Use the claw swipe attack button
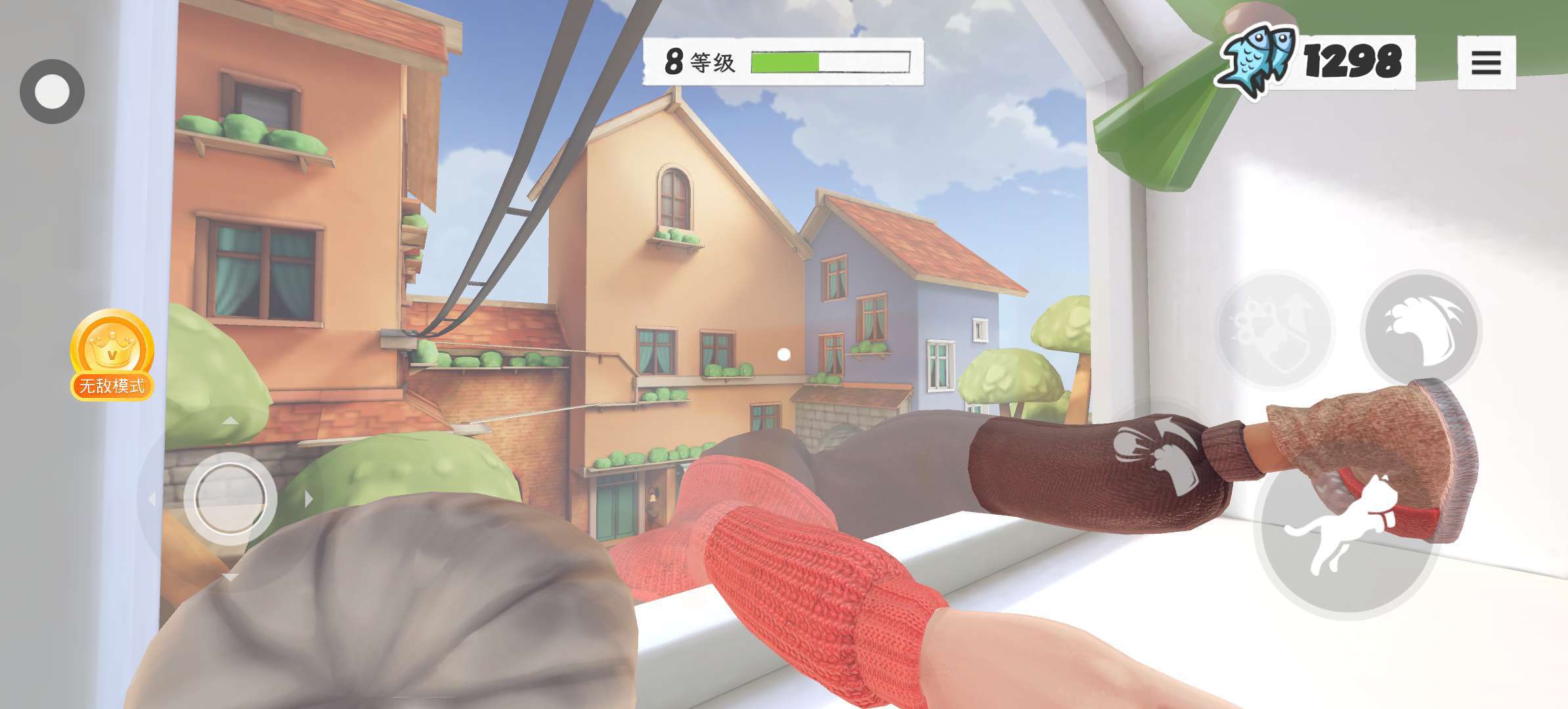 [x=1421, y=328]
